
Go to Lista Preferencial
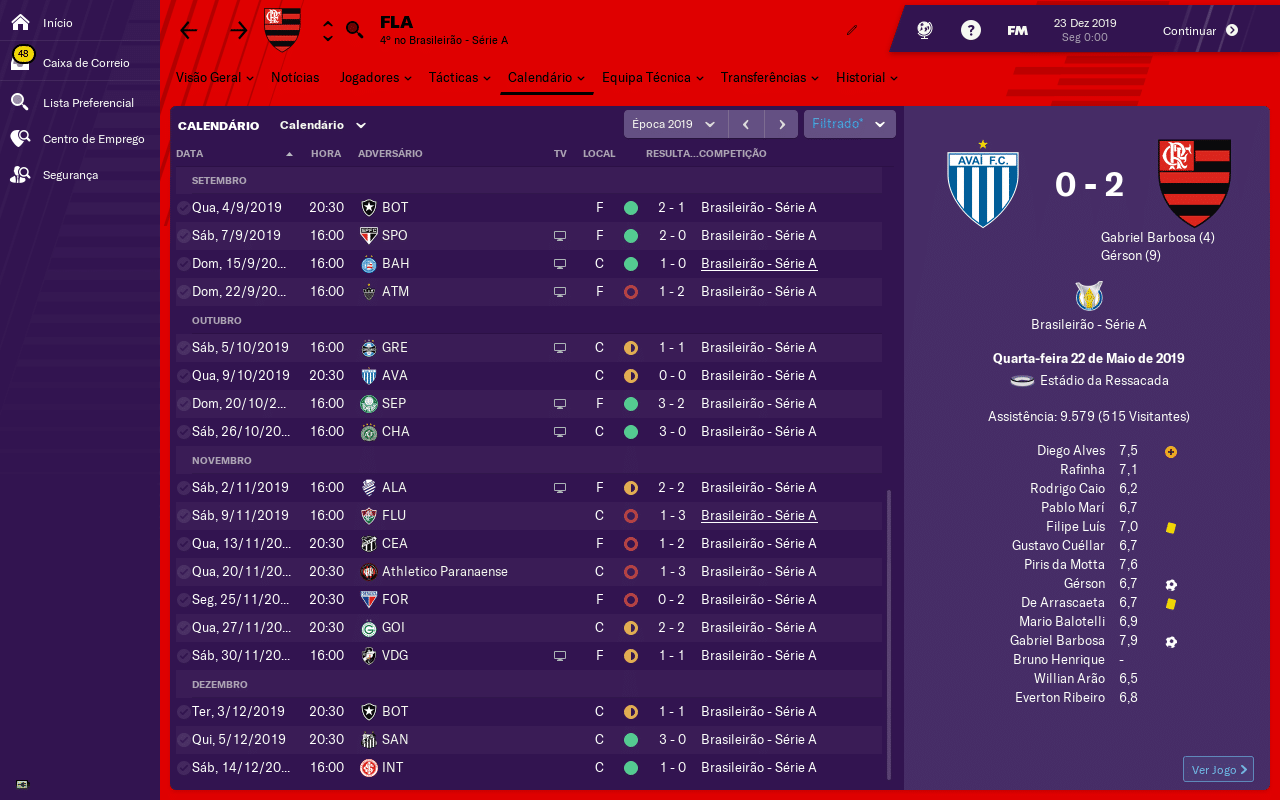(87, 103)
